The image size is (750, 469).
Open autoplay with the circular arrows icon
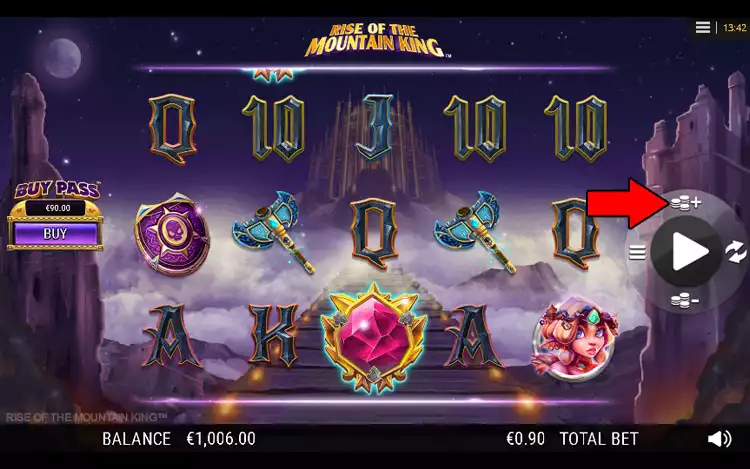735,251
